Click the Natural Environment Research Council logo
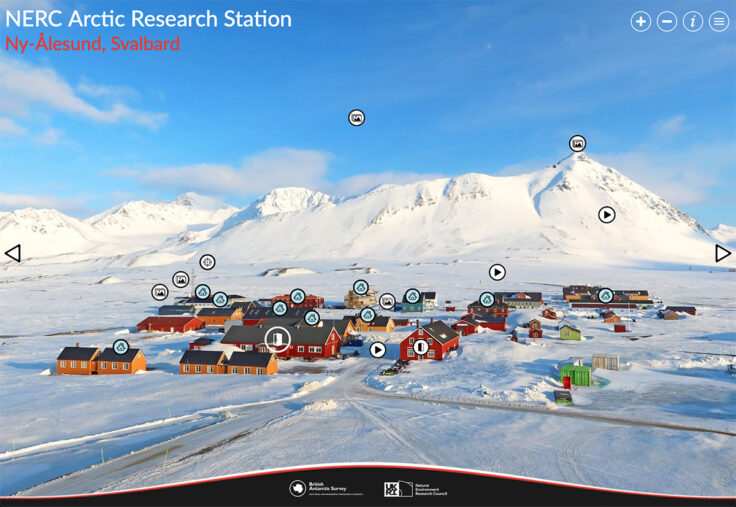Image resolution: width=736 pixels, height=507 pixels. point(414,488)
